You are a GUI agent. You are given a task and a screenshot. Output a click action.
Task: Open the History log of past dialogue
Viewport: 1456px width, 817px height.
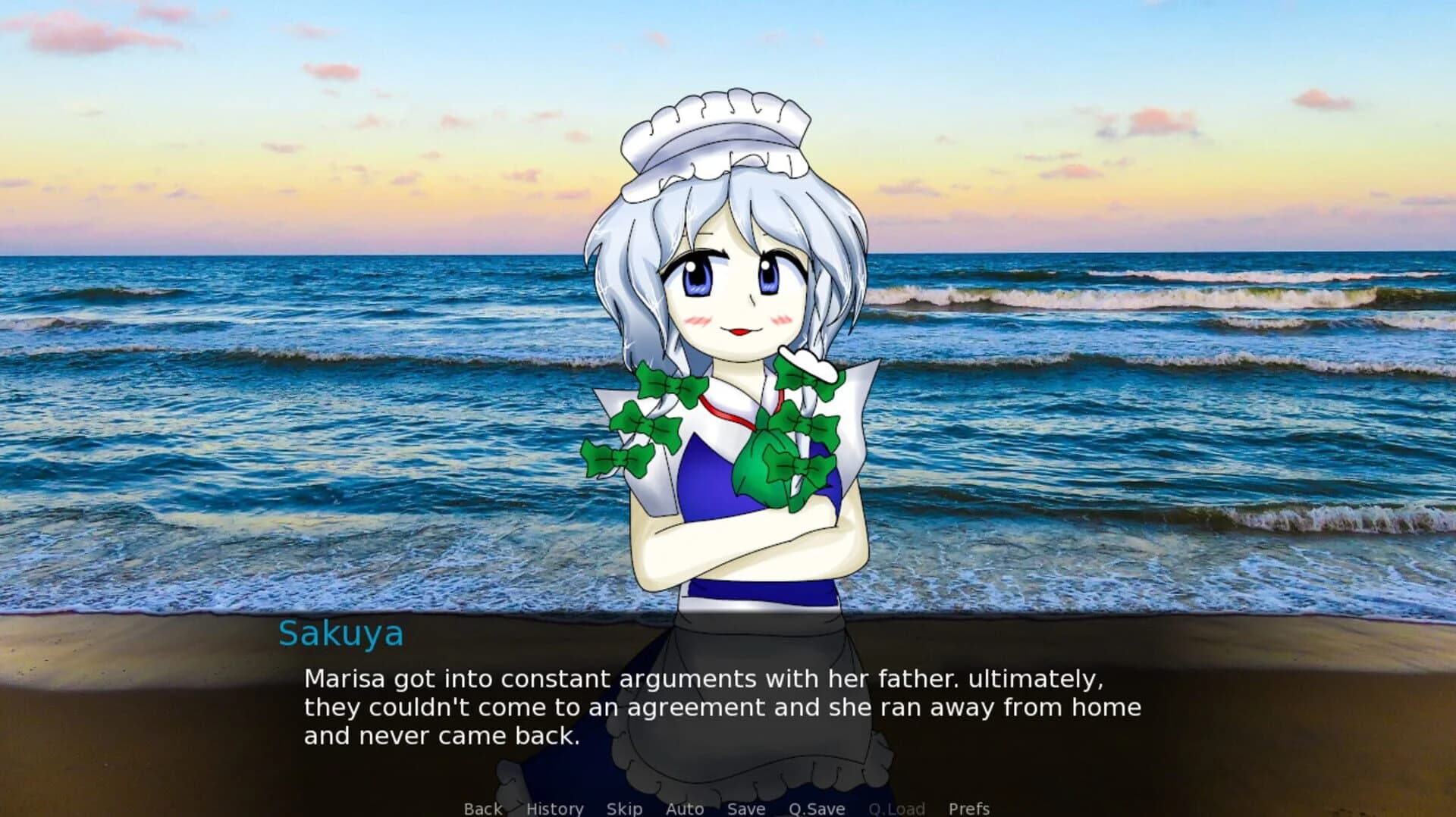click(x=555, y=808)
